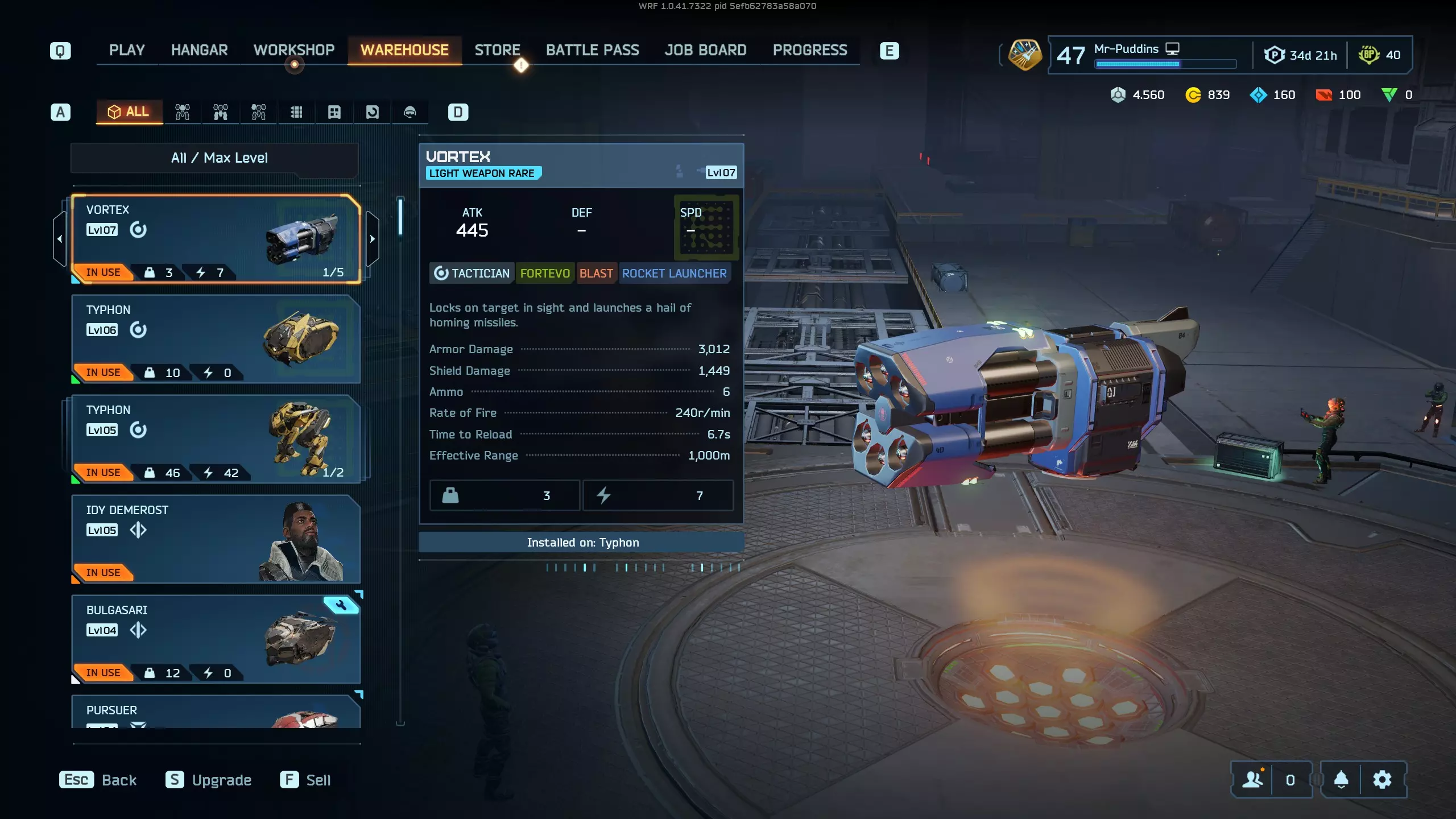This screenshot has height=819, width=1456.
Task: Open the friends list icon
Action: pos(1252,780)
